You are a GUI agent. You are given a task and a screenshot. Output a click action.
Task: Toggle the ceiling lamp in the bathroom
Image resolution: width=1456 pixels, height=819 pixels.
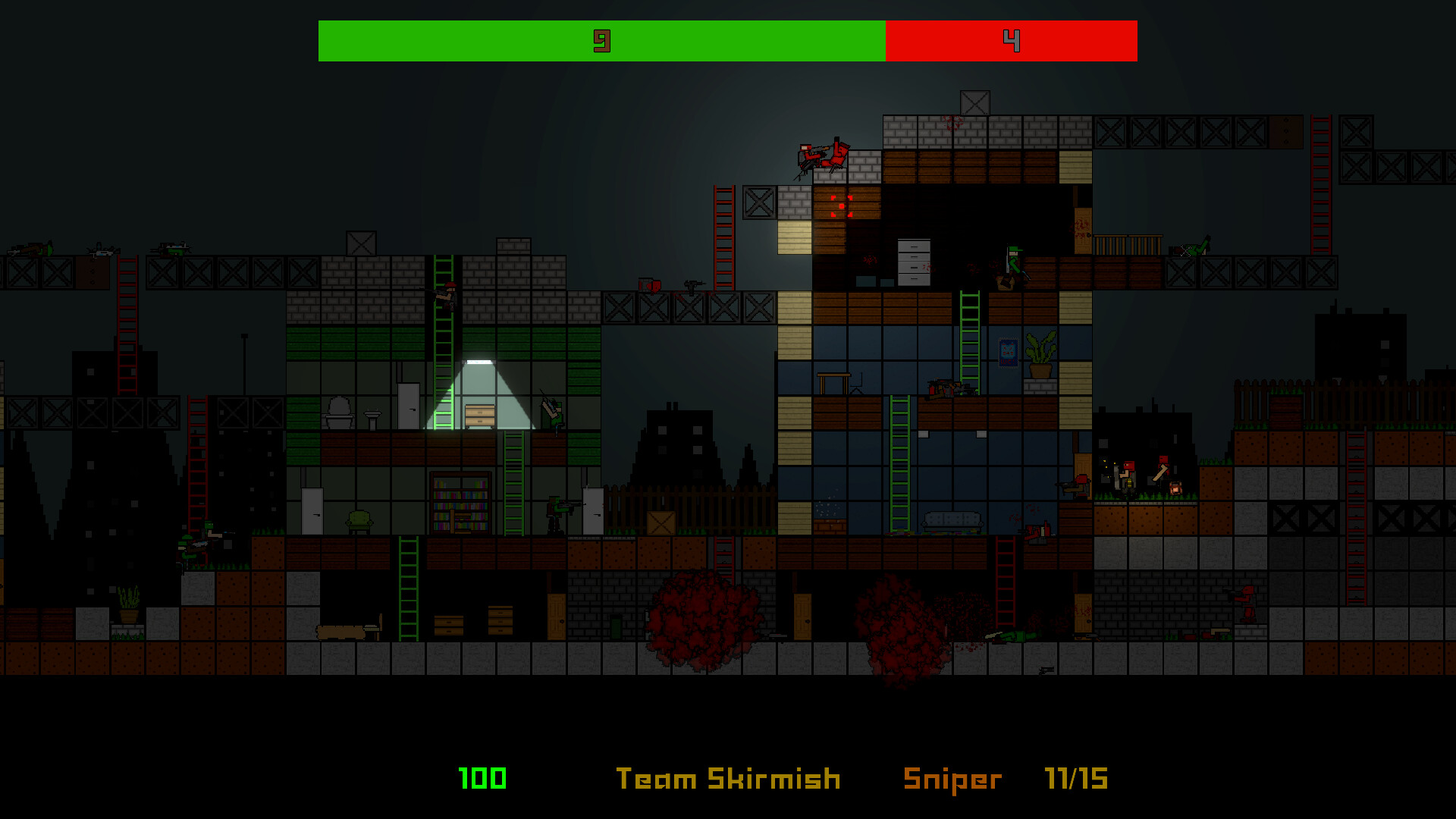coord(479,362)
